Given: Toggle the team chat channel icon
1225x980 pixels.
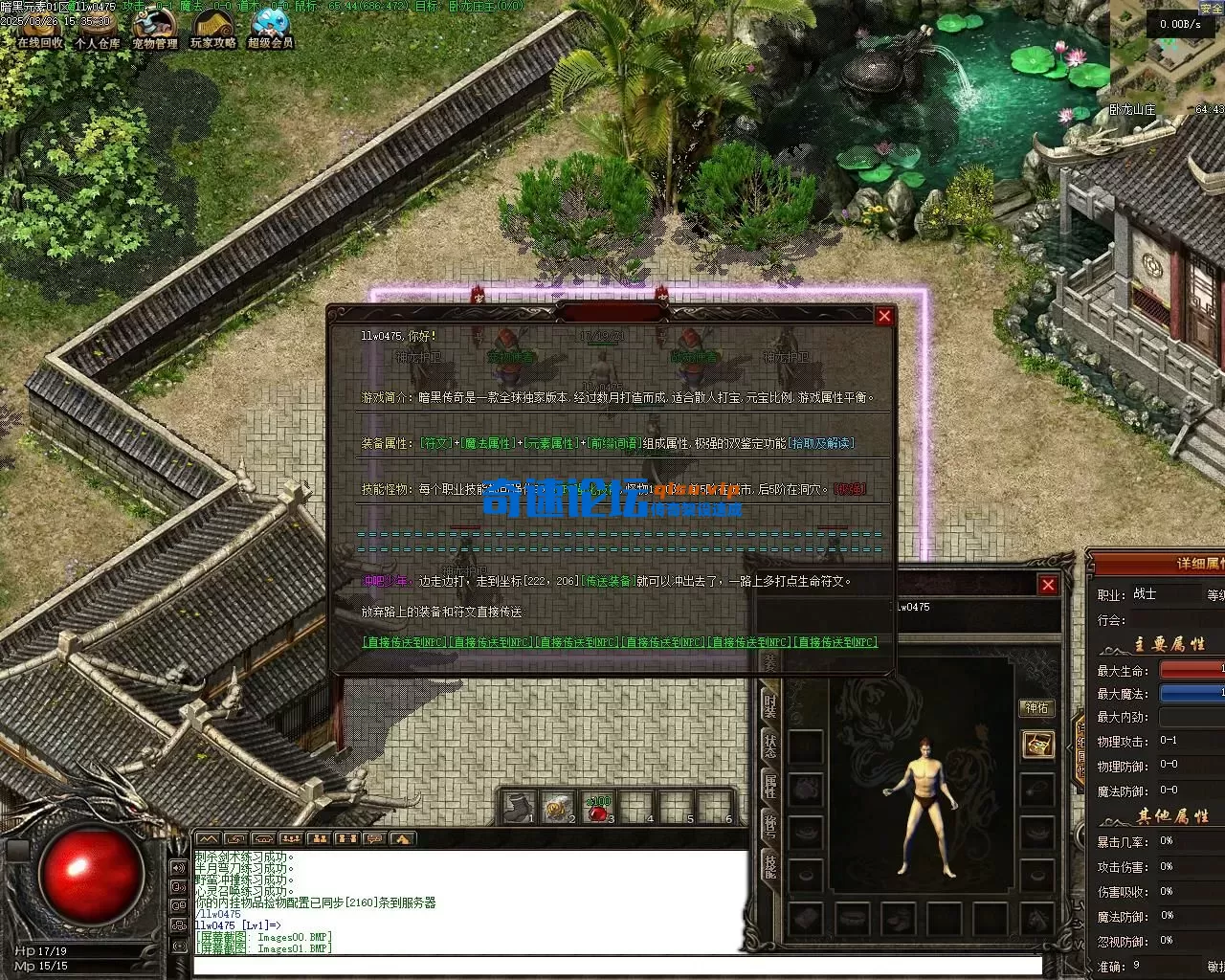Looking at the screenshot, I should [293, 837].
